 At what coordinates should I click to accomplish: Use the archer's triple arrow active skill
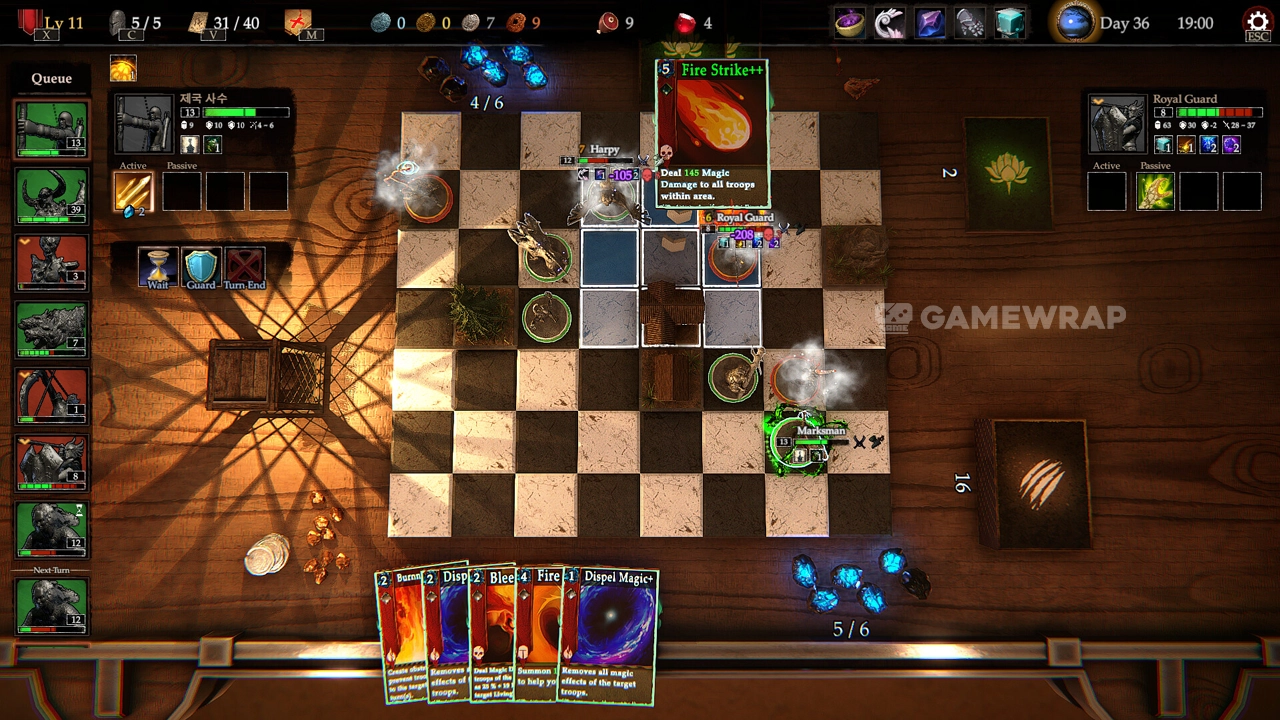tap(133, 191)
